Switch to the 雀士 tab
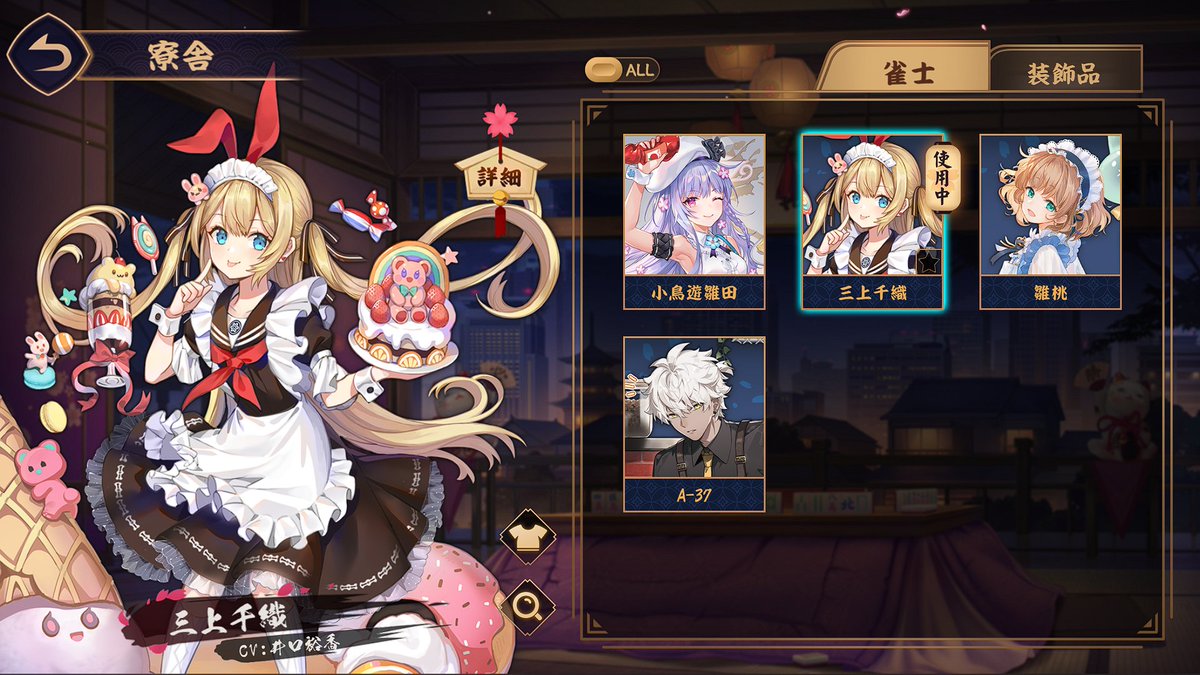The image size is (1200, 675). 908,73
